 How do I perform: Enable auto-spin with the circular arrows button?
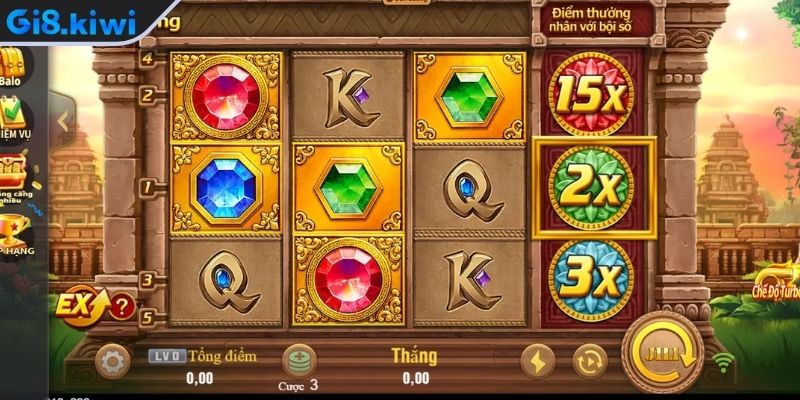[590, 361]
